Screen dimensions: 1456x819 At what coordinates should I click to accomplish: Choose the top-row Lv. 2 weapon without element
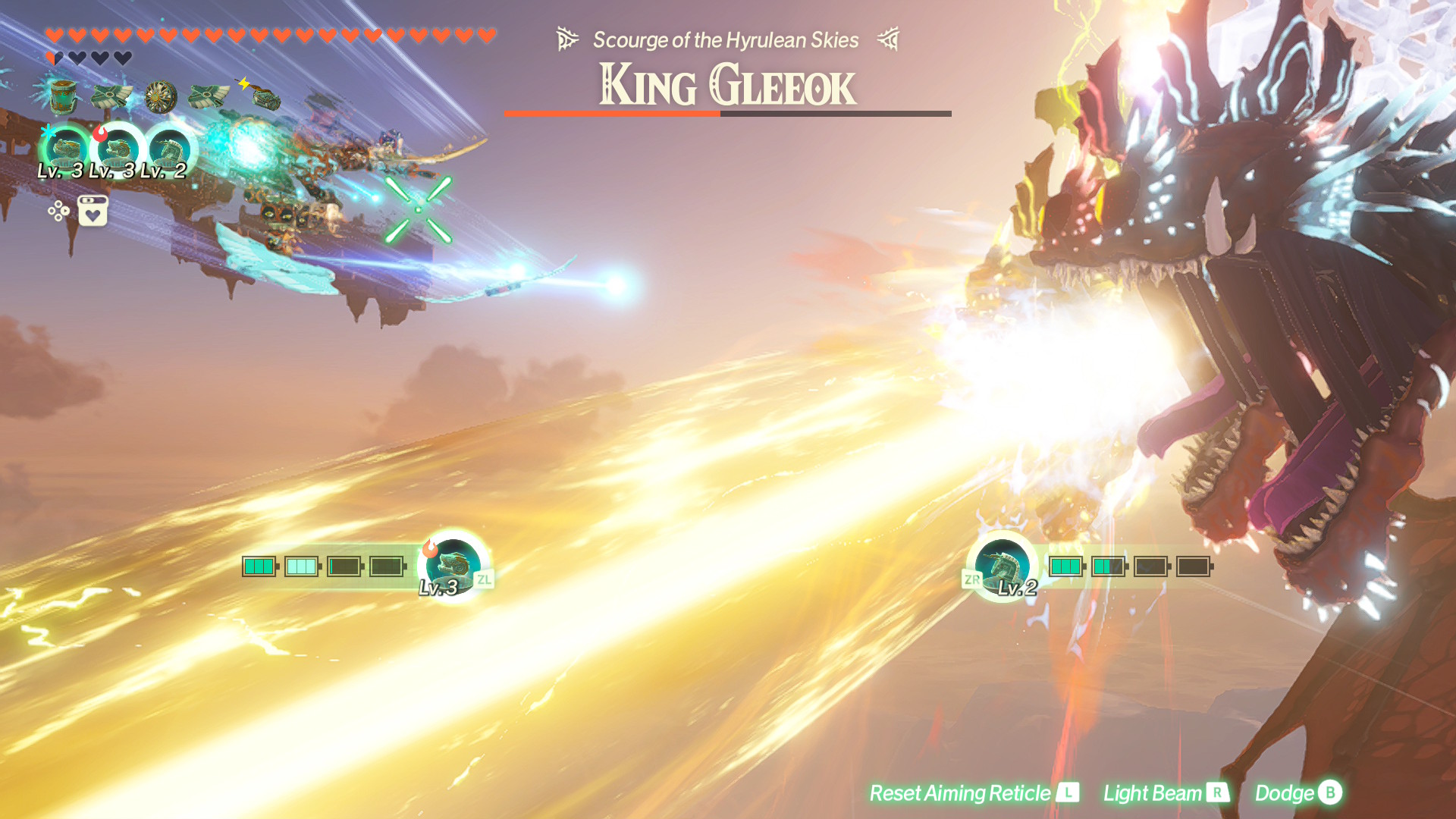(169, 148)
